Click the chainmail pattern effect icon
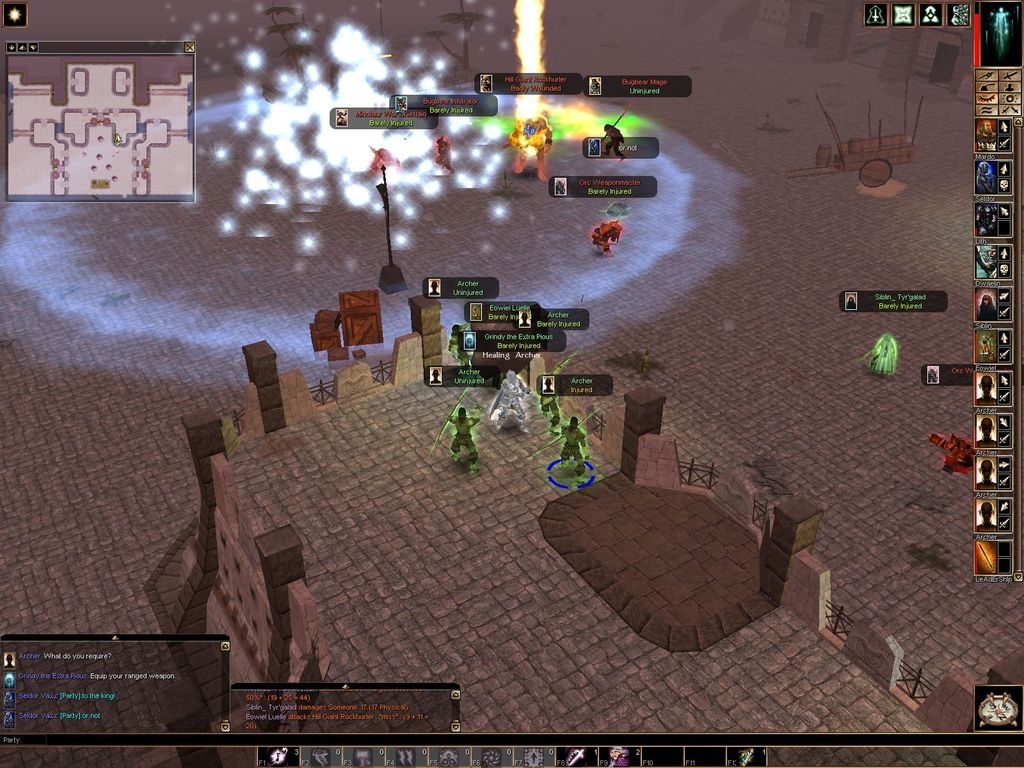This screenshot has width=1024, height=768. click(959, 15)
